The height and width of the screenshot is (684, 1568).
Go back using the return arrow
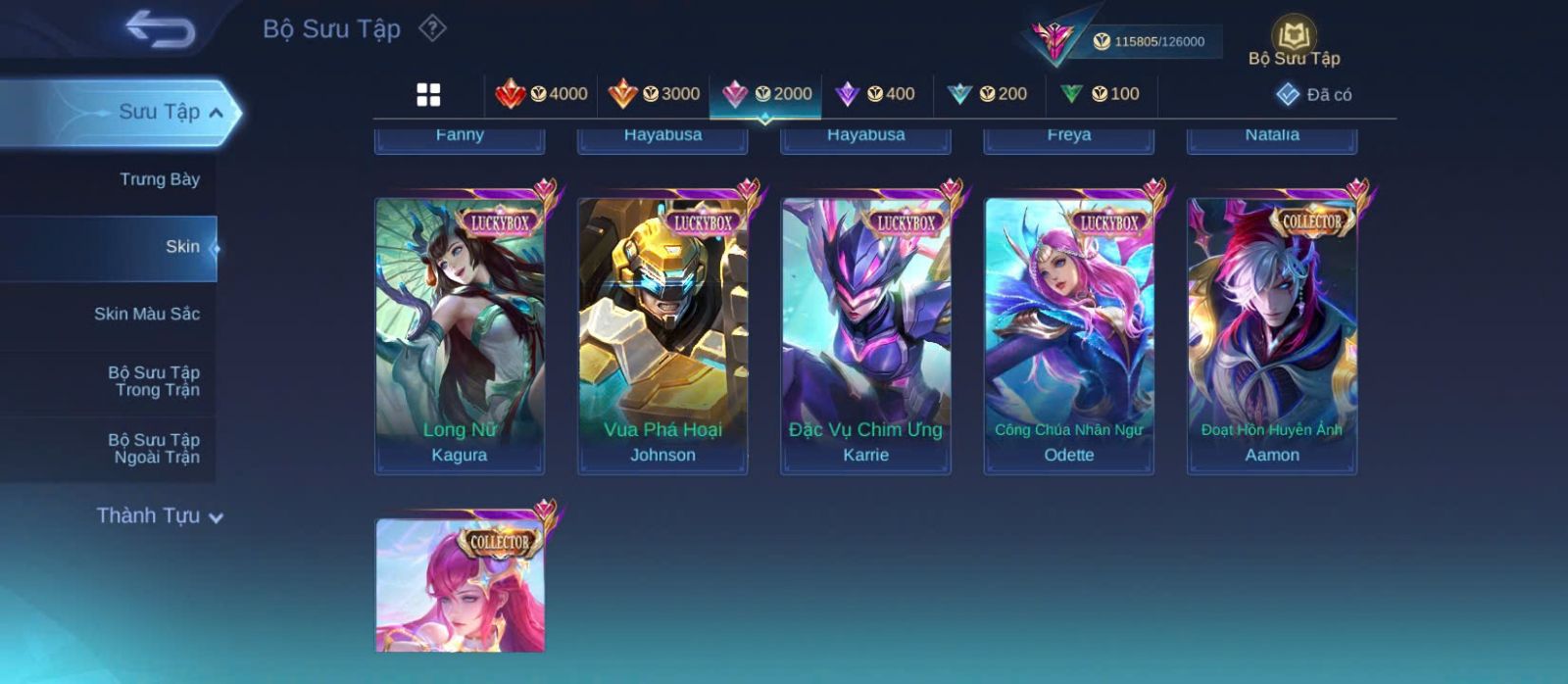[x=160, y=29]
